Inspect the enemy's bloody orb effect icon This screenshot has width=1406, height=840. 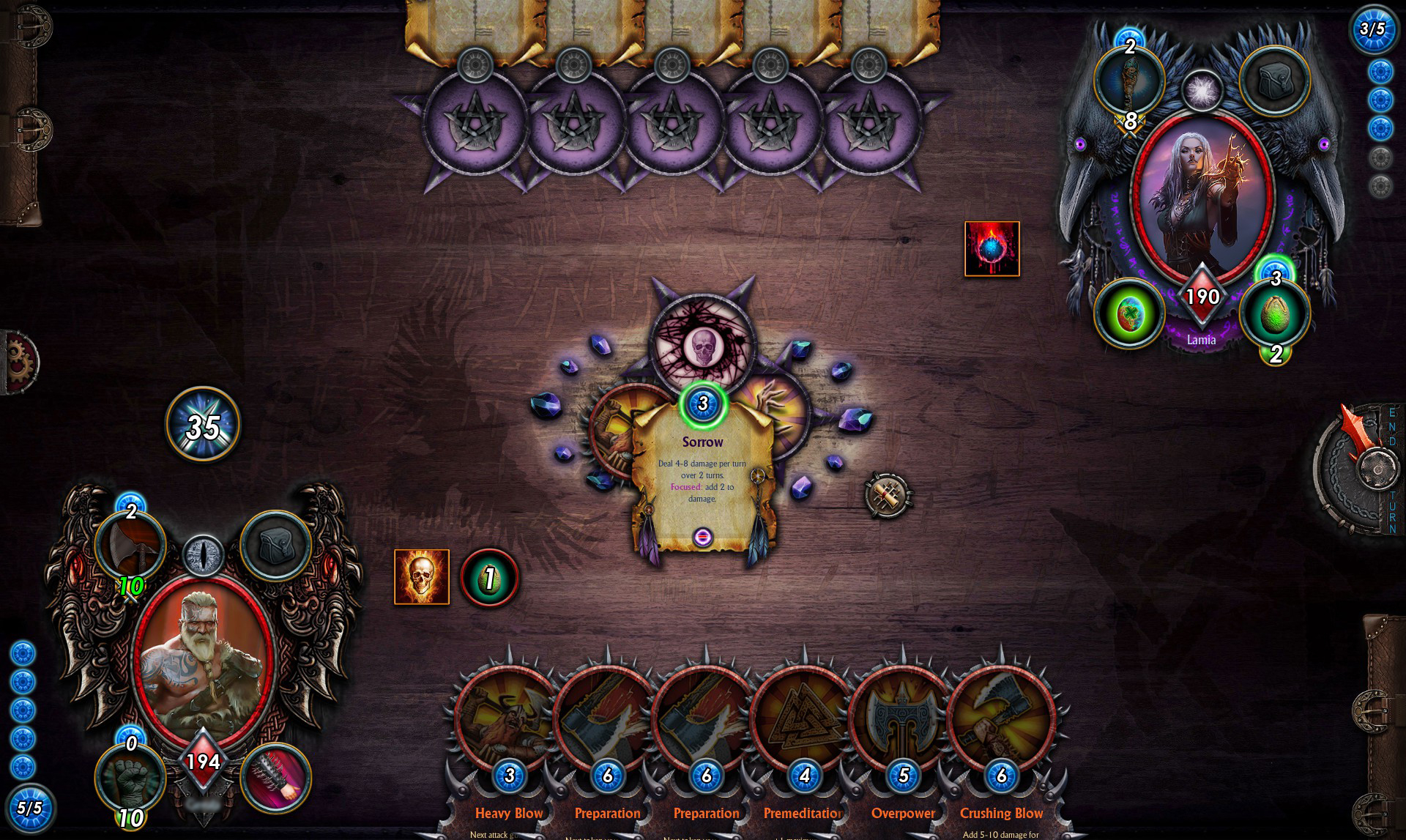tap(992, 249)
